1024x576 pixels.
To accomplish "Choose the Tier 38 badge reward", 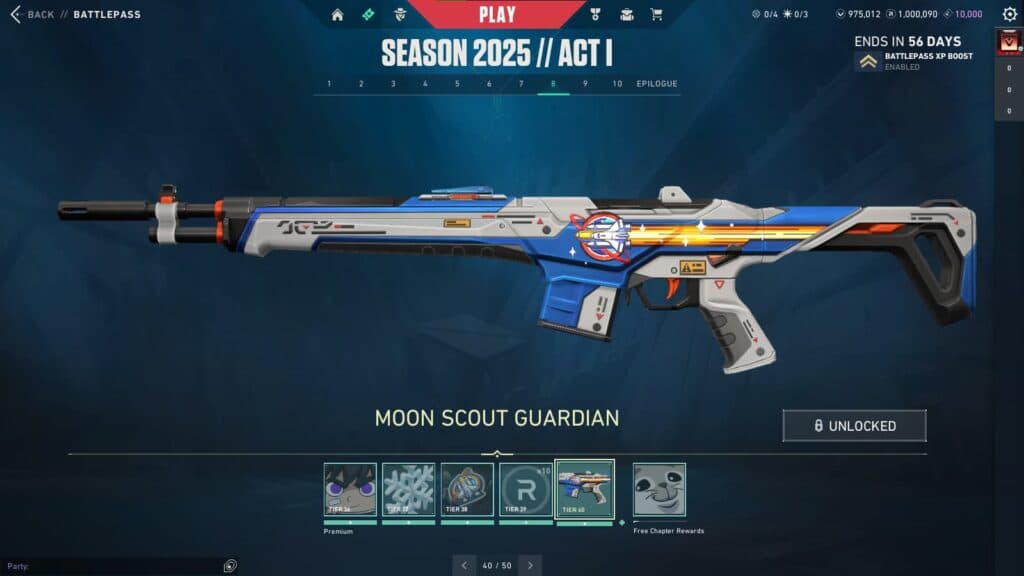I will (x=467, y=489).
